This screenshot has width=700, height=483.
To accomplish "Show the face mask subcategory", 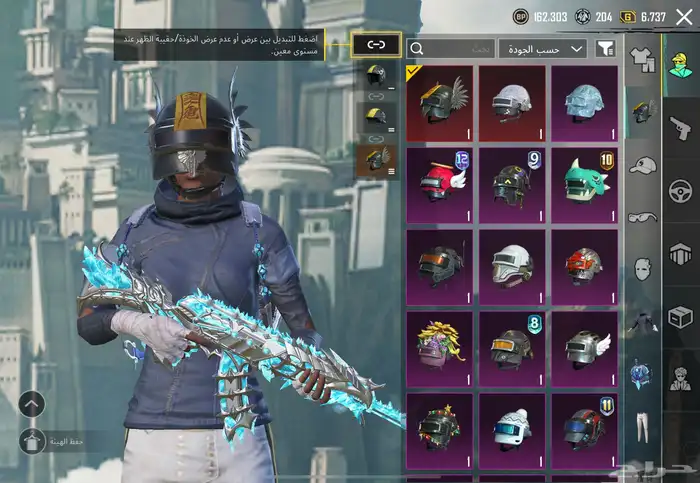I will [643, 269].
